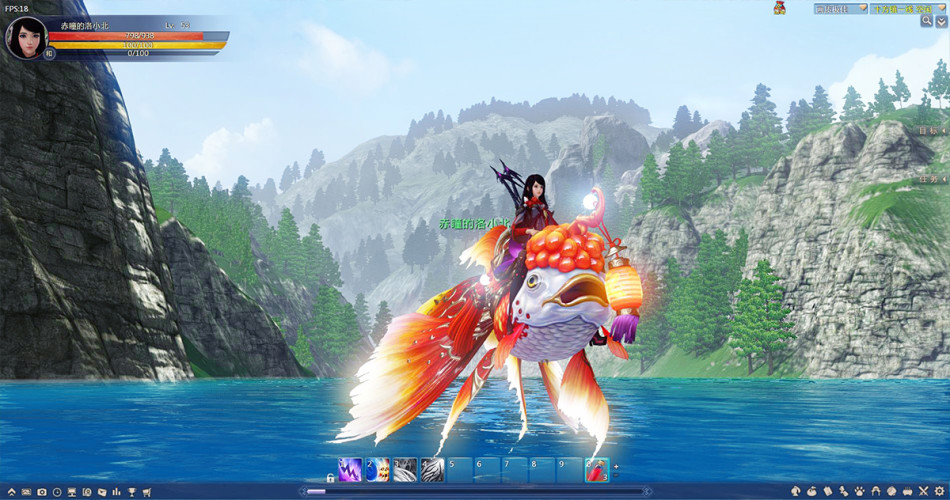Open the trophy achievements icon
Screen dimensions: 950x500
point(132,492)
